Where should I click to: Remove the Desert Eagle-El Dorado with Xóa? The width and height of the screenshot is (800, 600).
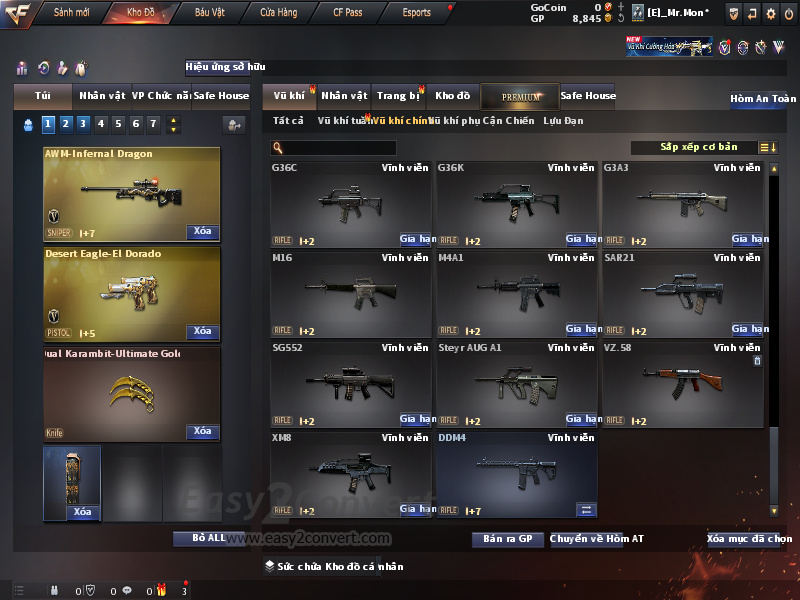click(x=202, y=331)
